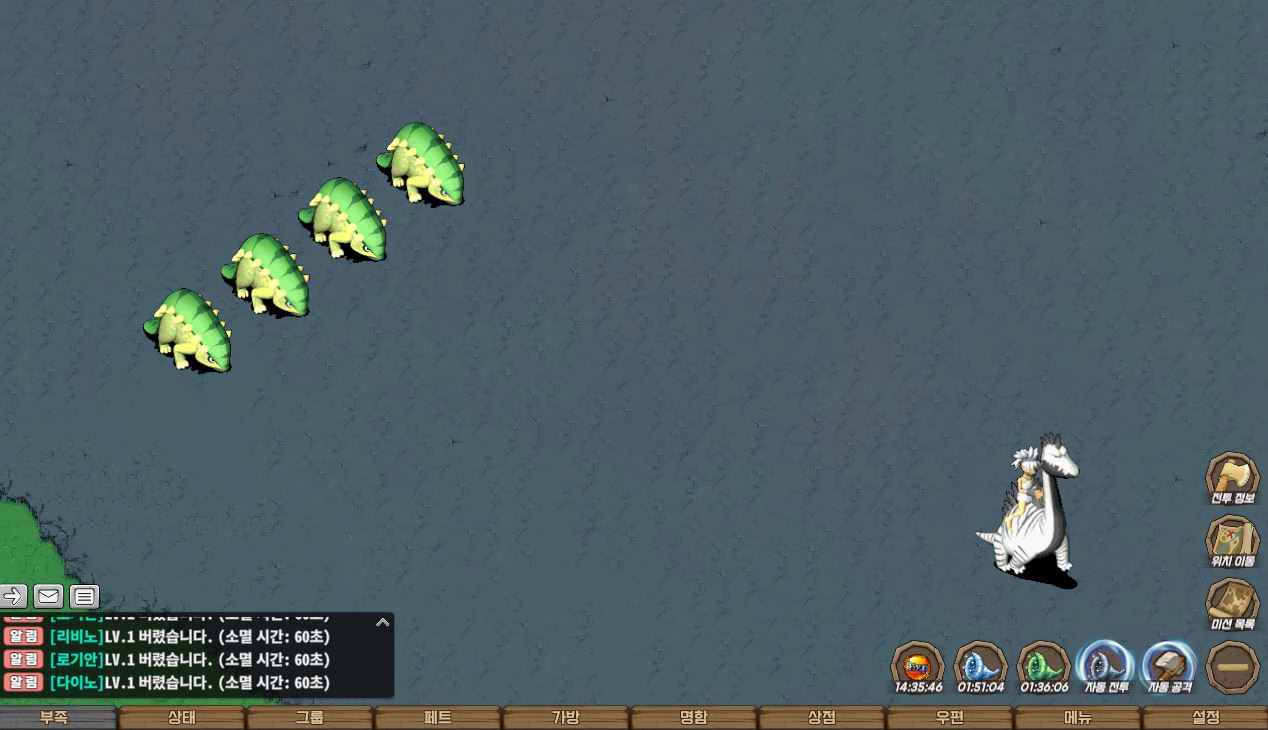Collapse the side icons with the minus button
Image resolution: width=1268 pixels, height=730 pixels.
coord(1232,667)
